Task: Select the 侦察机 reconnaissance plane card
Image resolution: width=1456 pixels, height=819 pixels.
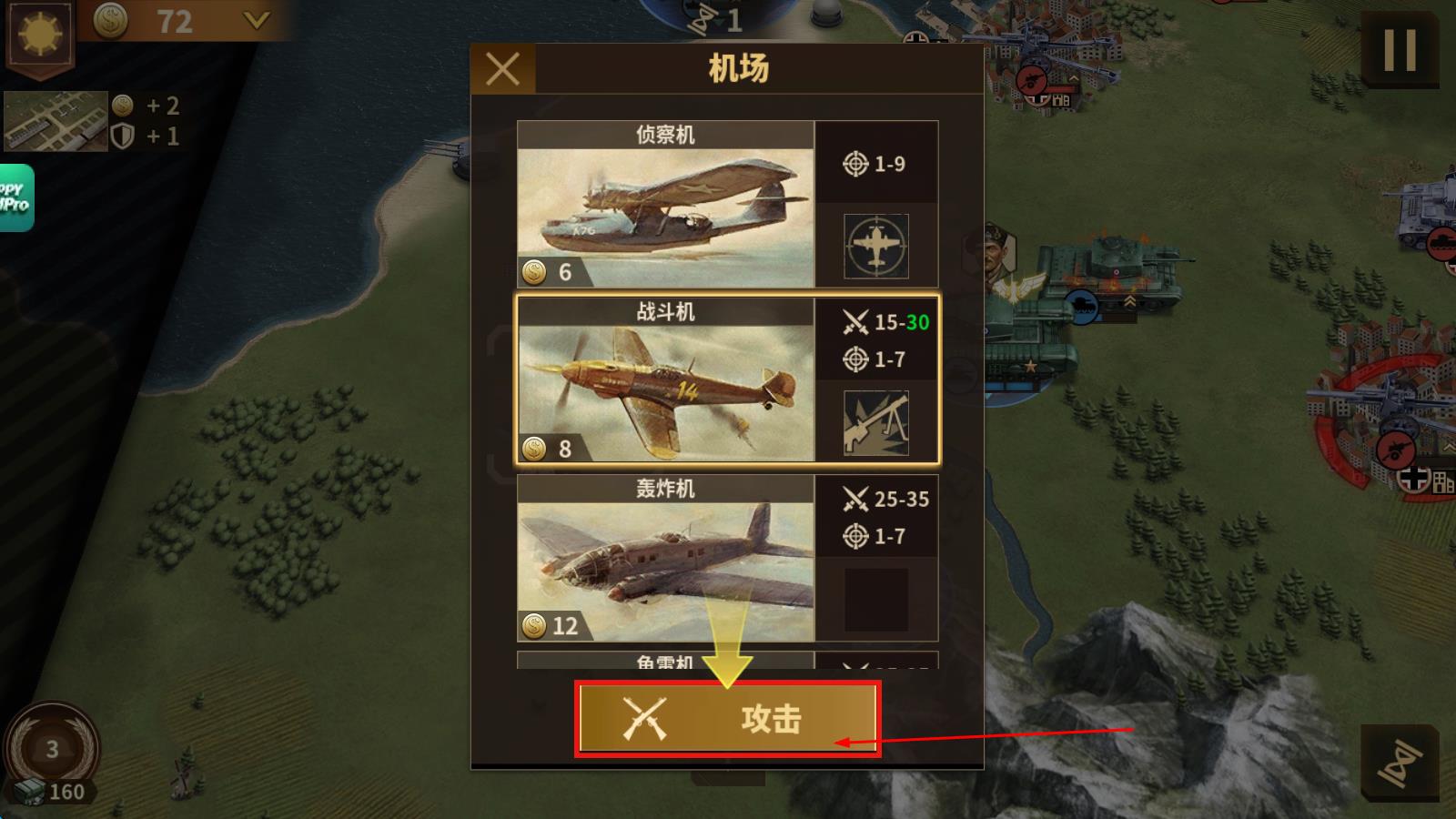Action: (665, 207)
